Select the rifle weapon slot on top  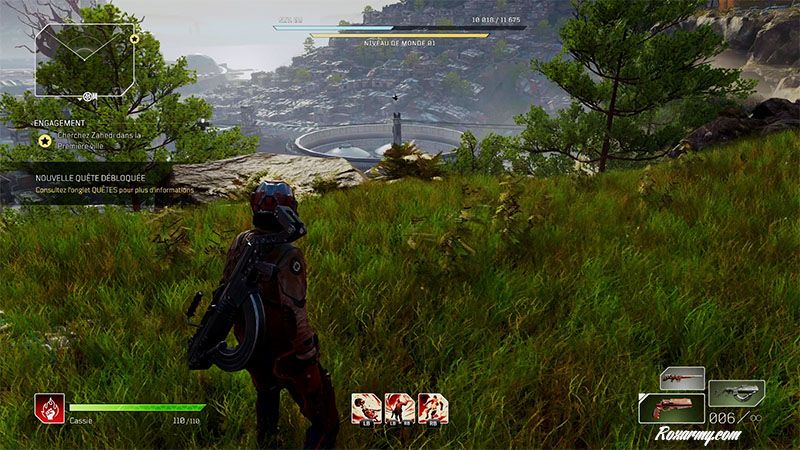(x=682, y=379)
